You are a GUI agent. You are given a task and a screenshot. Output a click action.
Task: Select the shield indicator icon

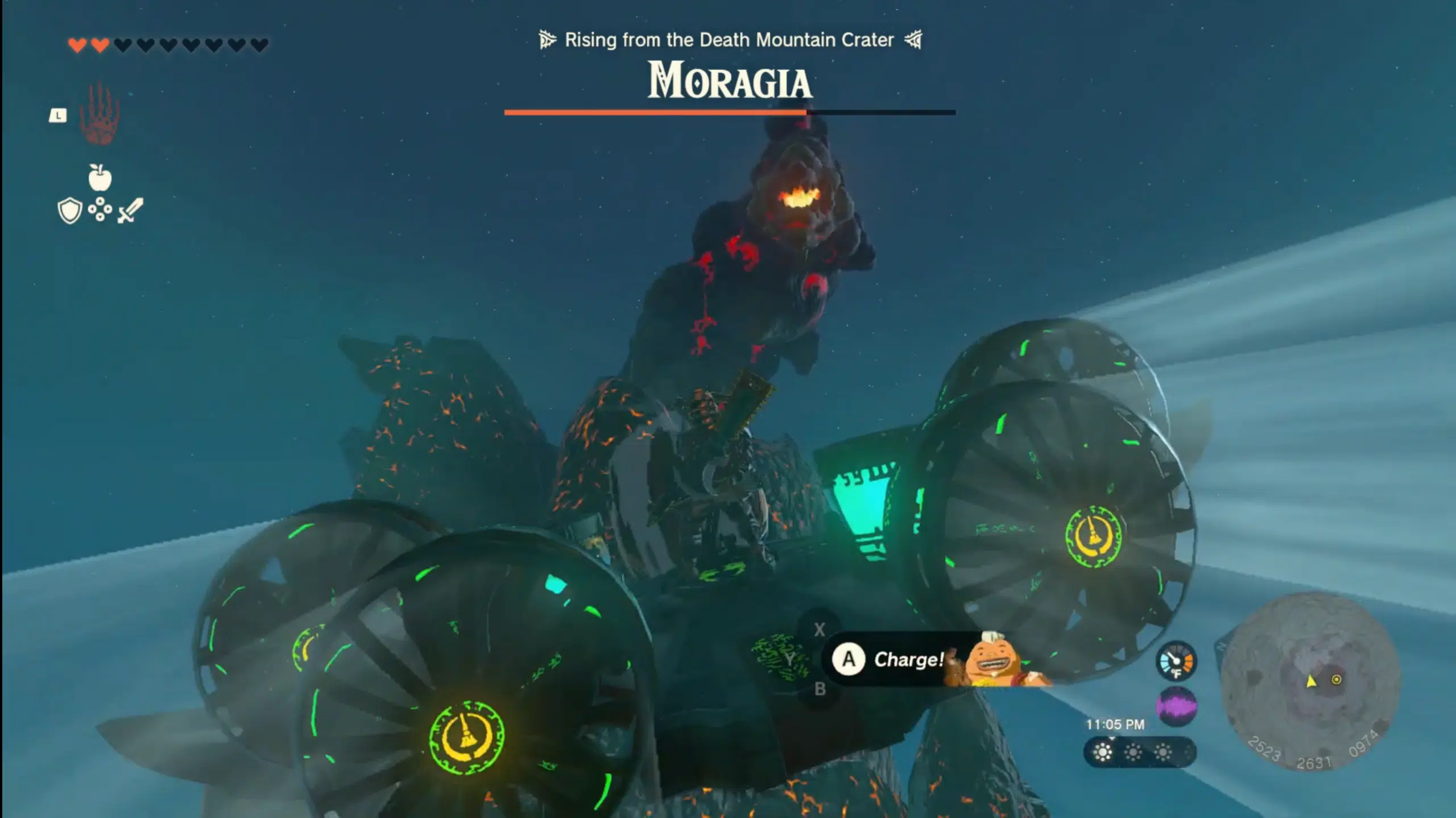[x=69, y=209]
